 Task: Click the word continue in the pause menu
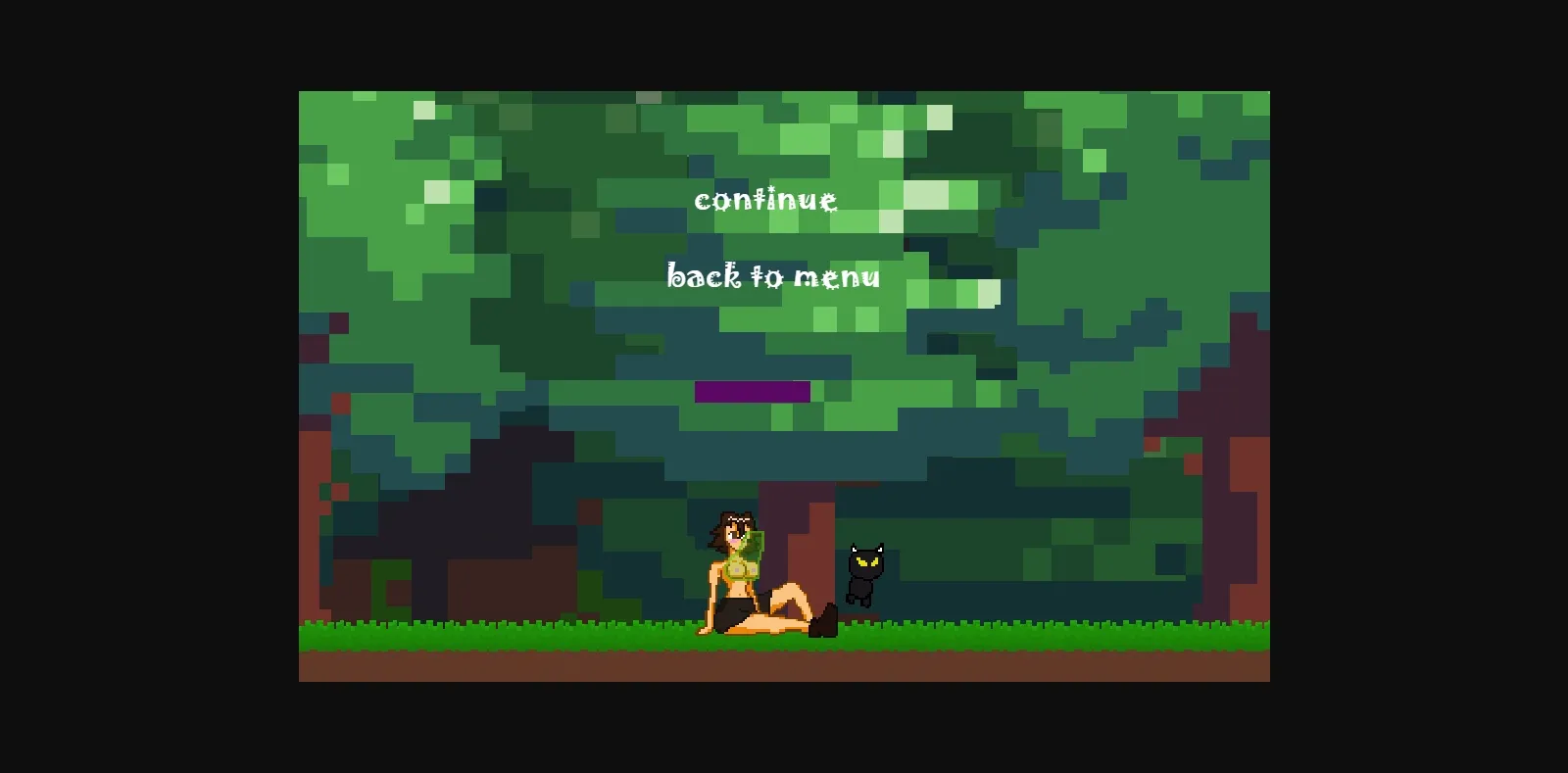point(767,201)
